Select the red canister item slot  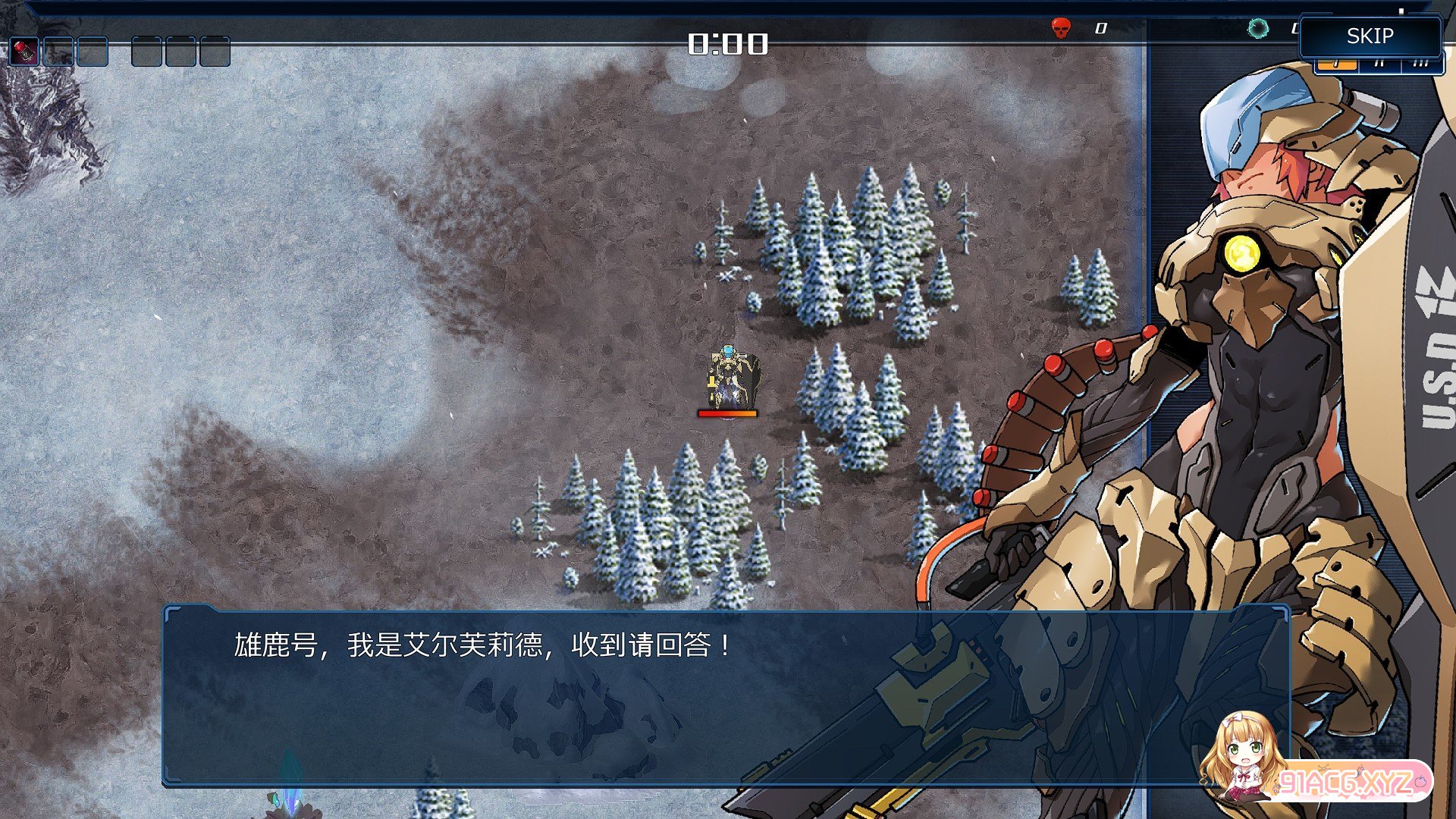point(24,52)
